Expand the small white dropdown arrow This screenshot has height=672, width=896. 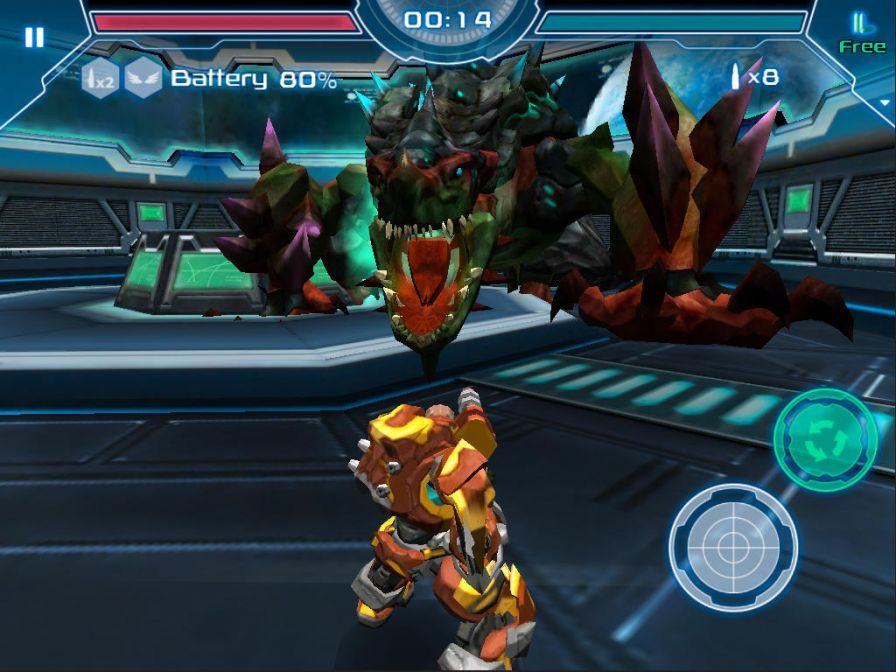coord(884,102)
